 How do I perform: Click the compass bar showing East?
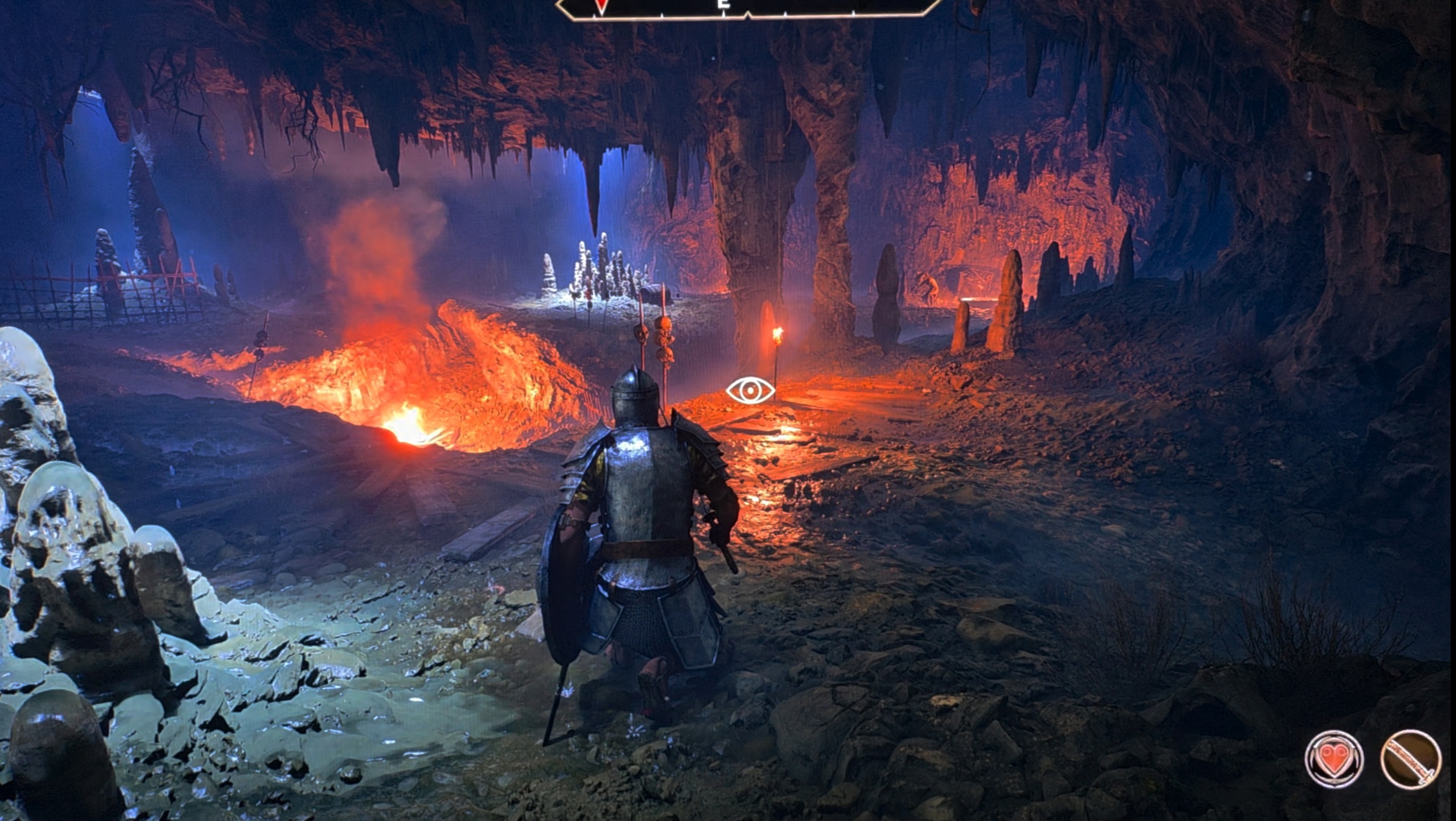click(x=747, y=7)
